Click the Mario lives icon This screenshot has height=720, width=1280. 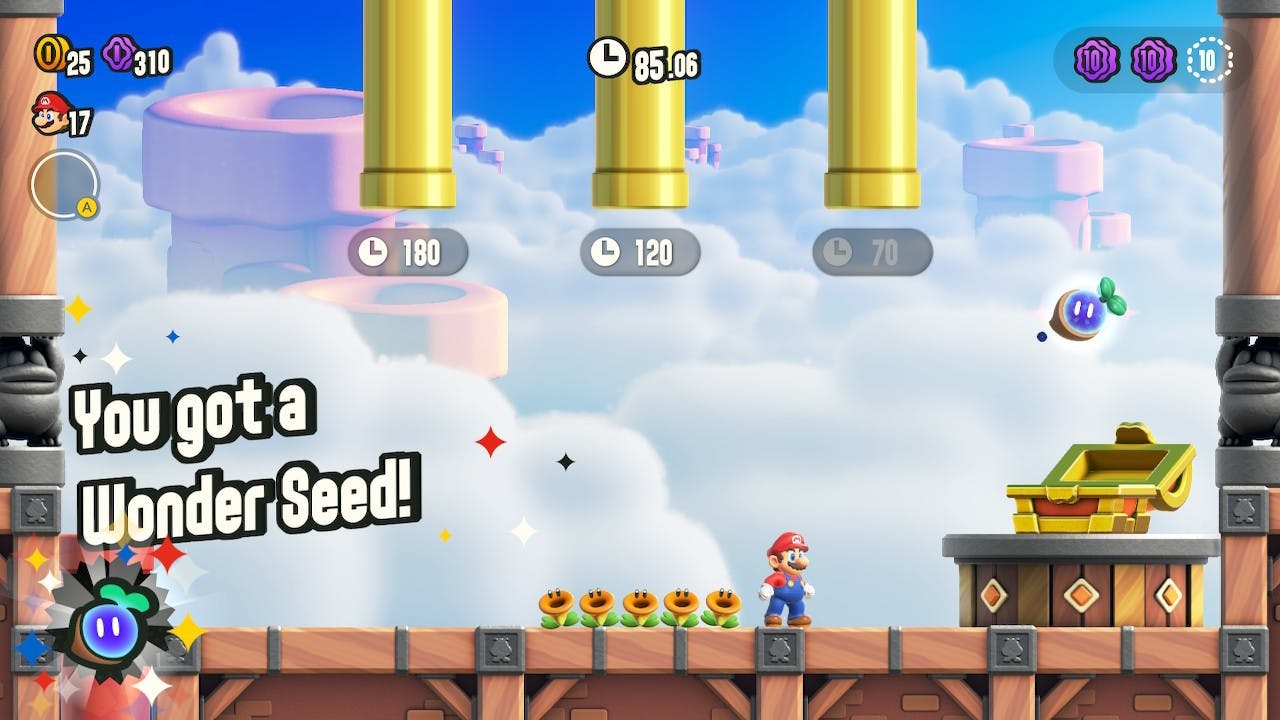point(48,113)
